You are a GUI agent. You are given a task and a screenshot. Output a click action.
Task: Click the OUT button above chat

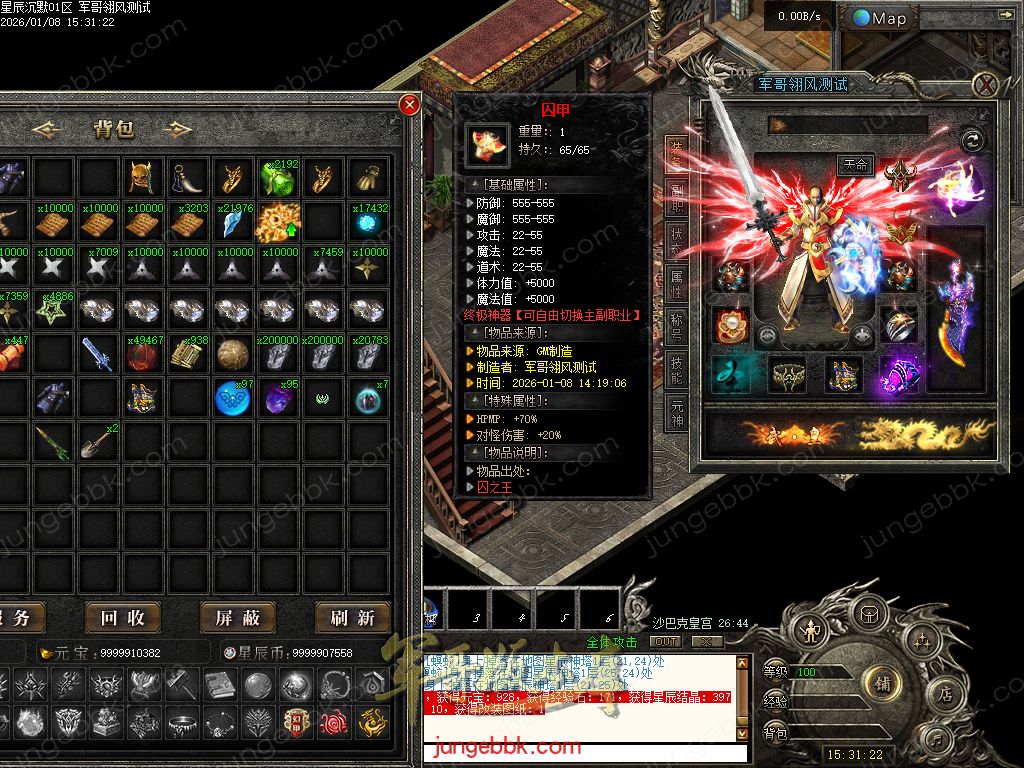[665, 641]
